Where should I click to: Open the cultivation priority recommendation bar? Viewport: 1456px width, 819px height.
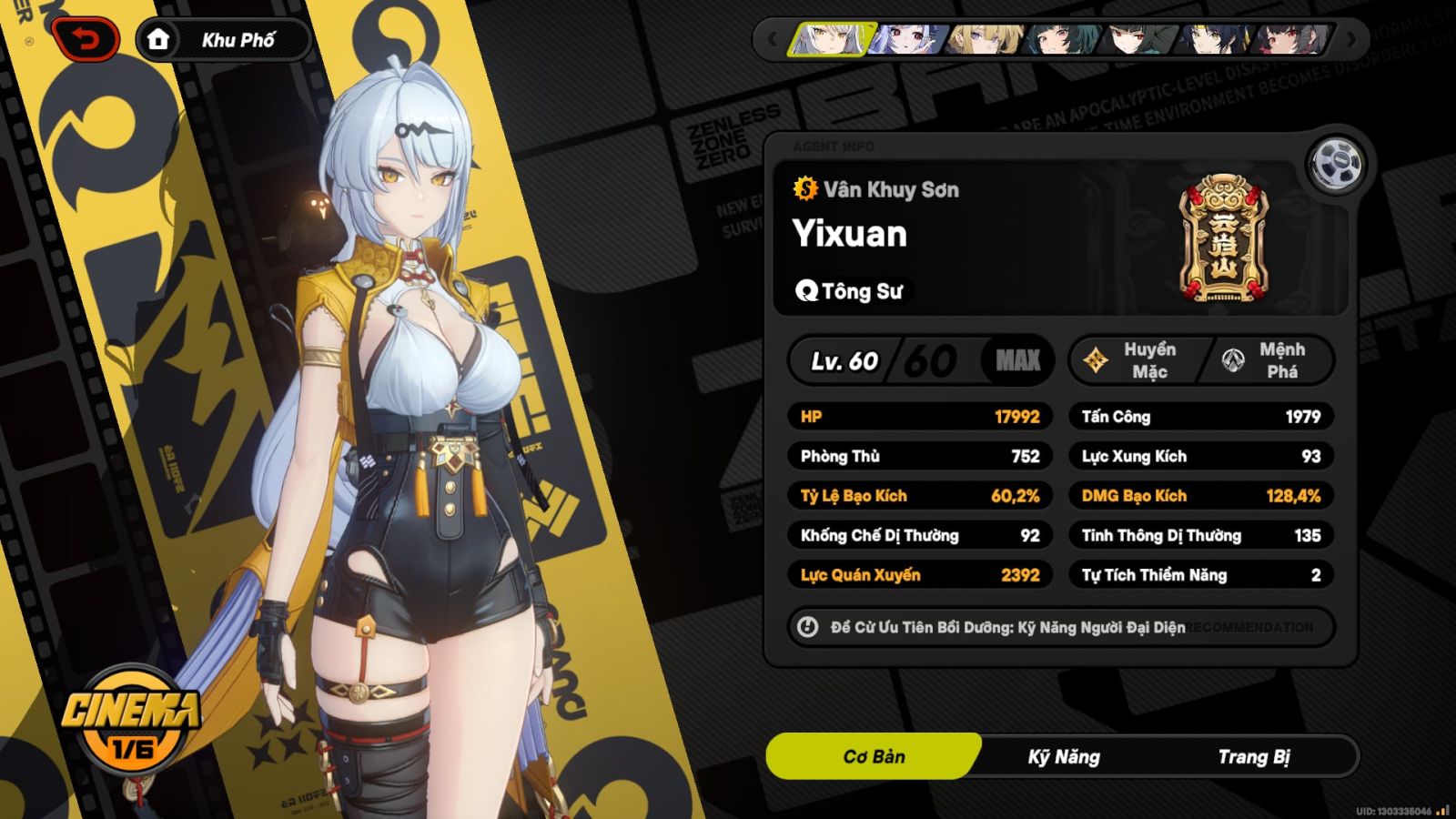click(x=1061, y=627)
